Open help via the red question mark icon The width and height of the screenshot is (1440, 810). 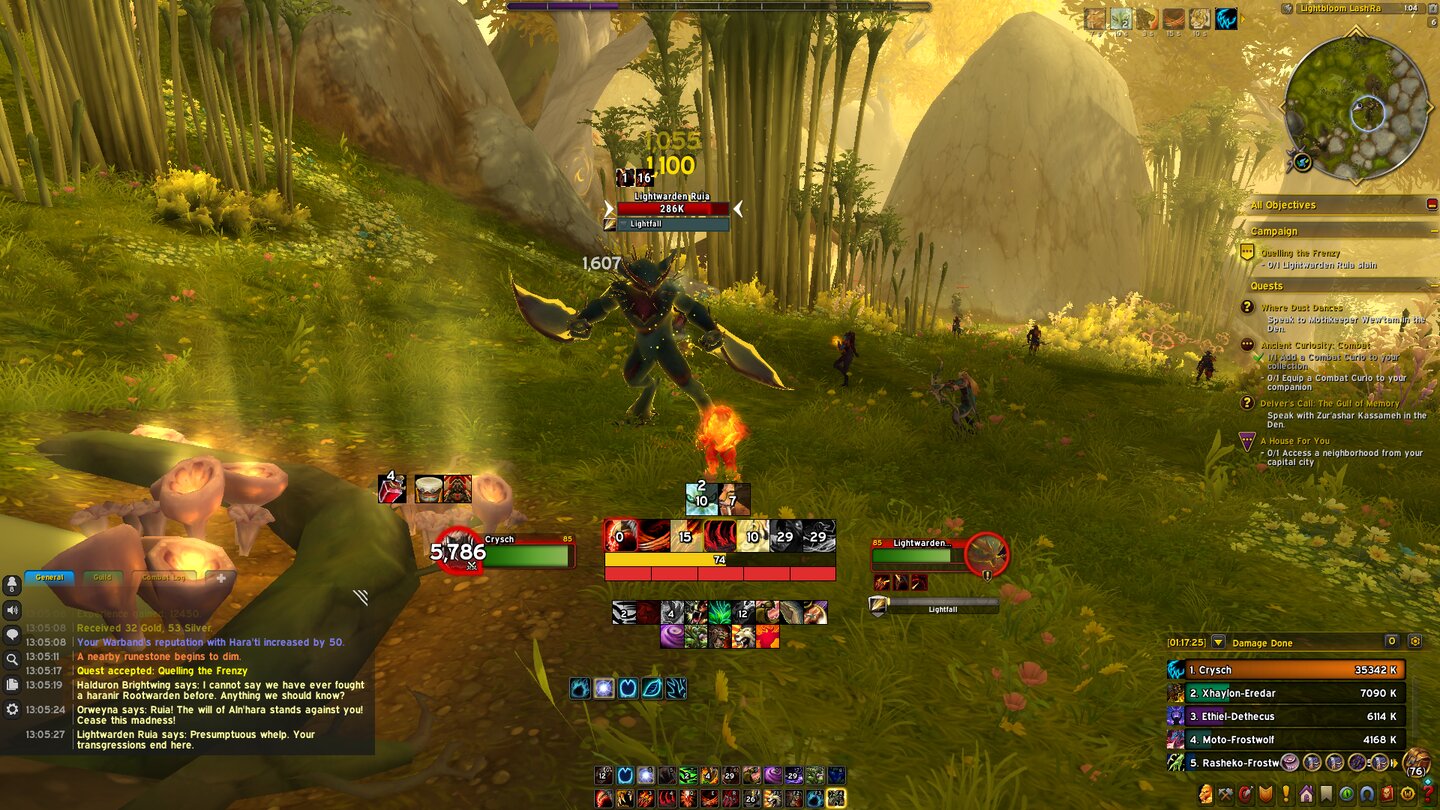pyautogui.click(x=1427, y=792)
